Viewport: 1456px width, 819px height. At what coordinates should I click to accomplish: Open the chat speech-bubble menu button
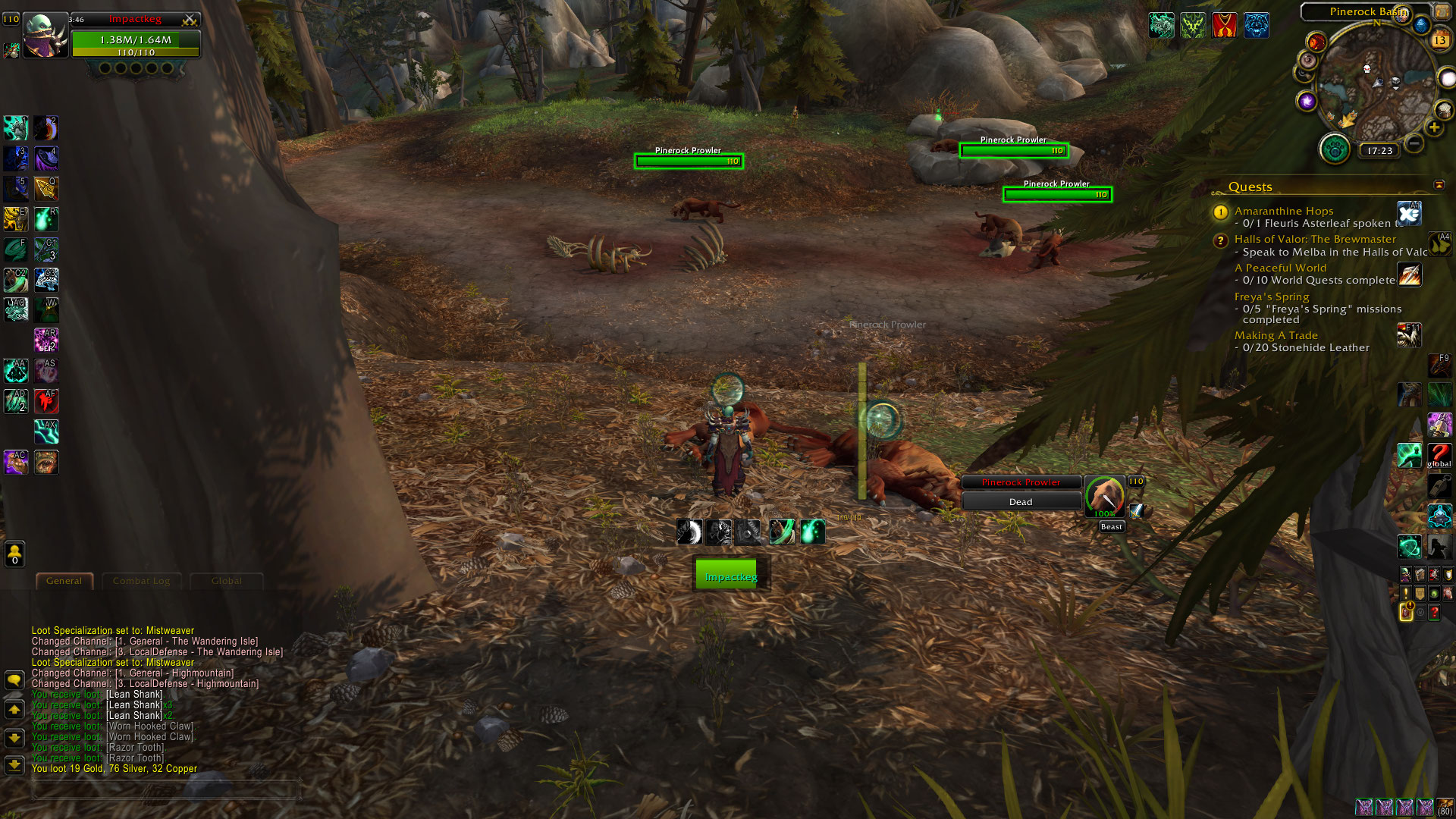click(x=14, y=679)
